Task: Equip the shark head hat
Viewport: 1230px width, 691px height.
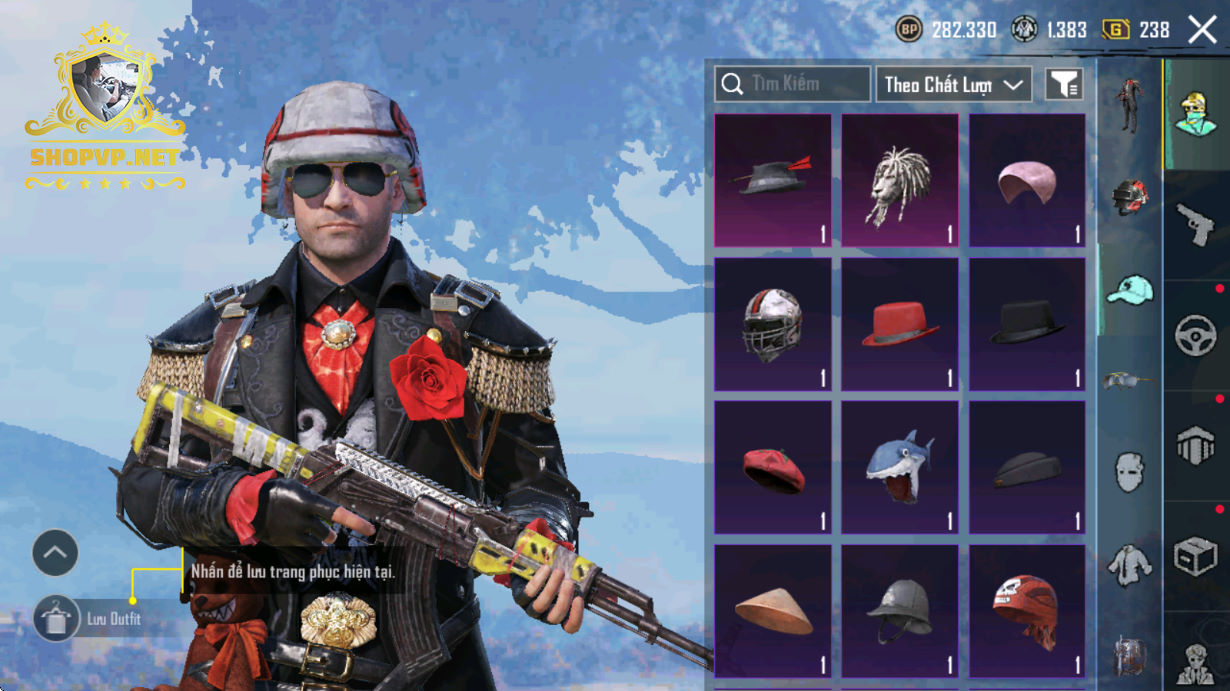Action: point(899,468)
